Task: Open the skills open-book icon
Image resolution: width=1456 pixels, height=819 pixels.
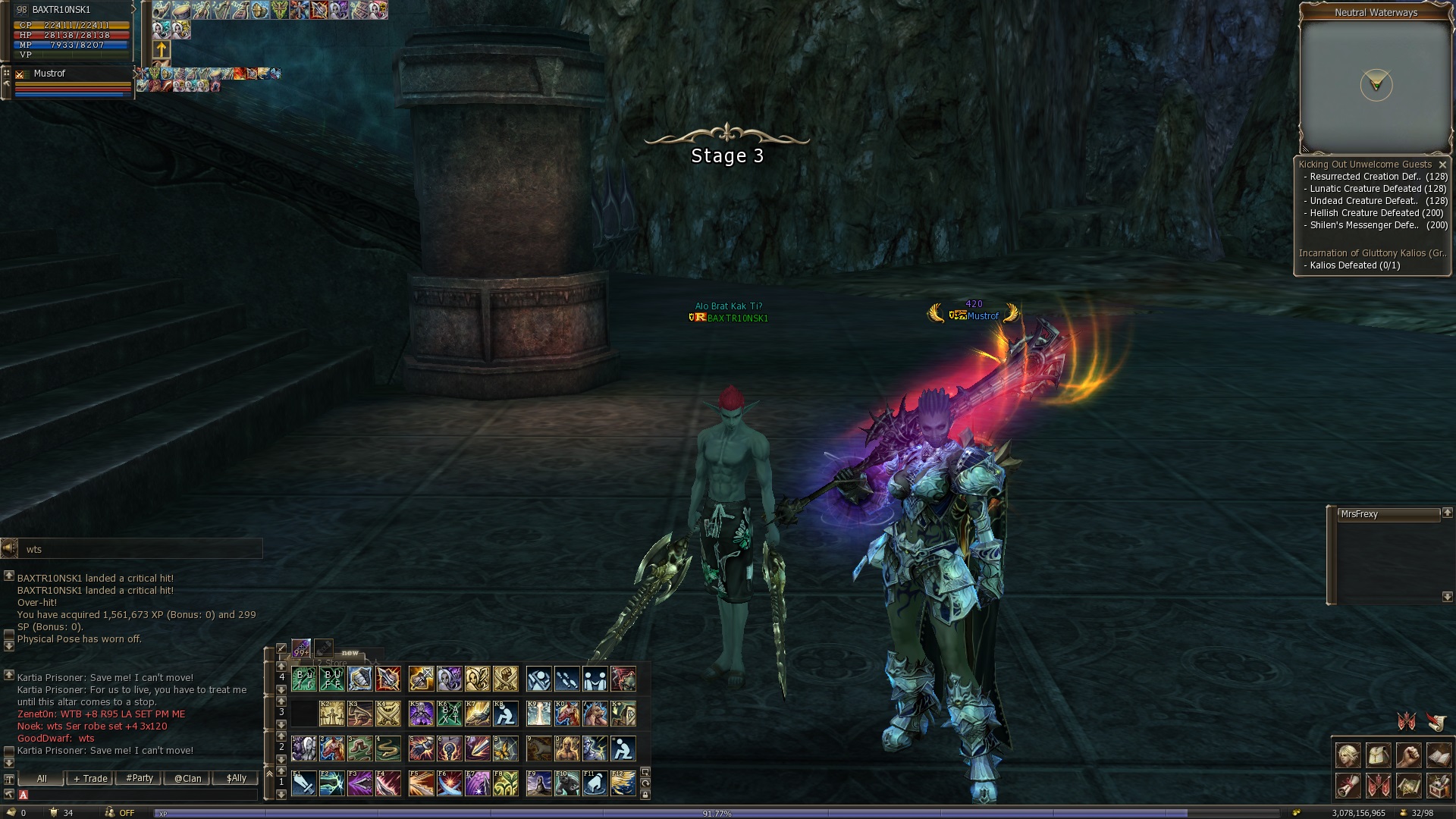Action: 1439,755
